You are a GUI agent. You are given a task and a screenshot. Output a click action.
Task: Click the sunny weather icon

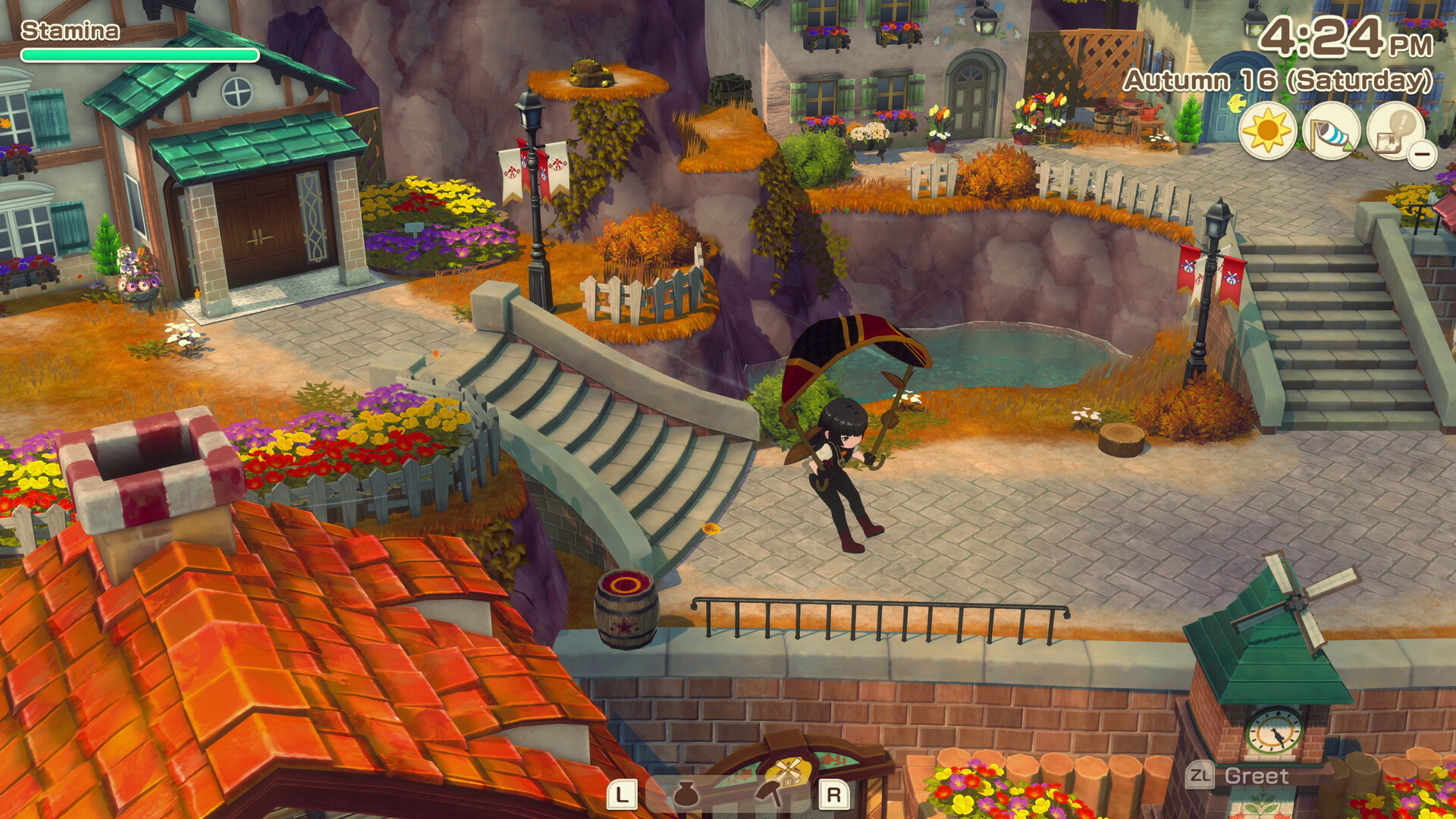[1266, 131]
